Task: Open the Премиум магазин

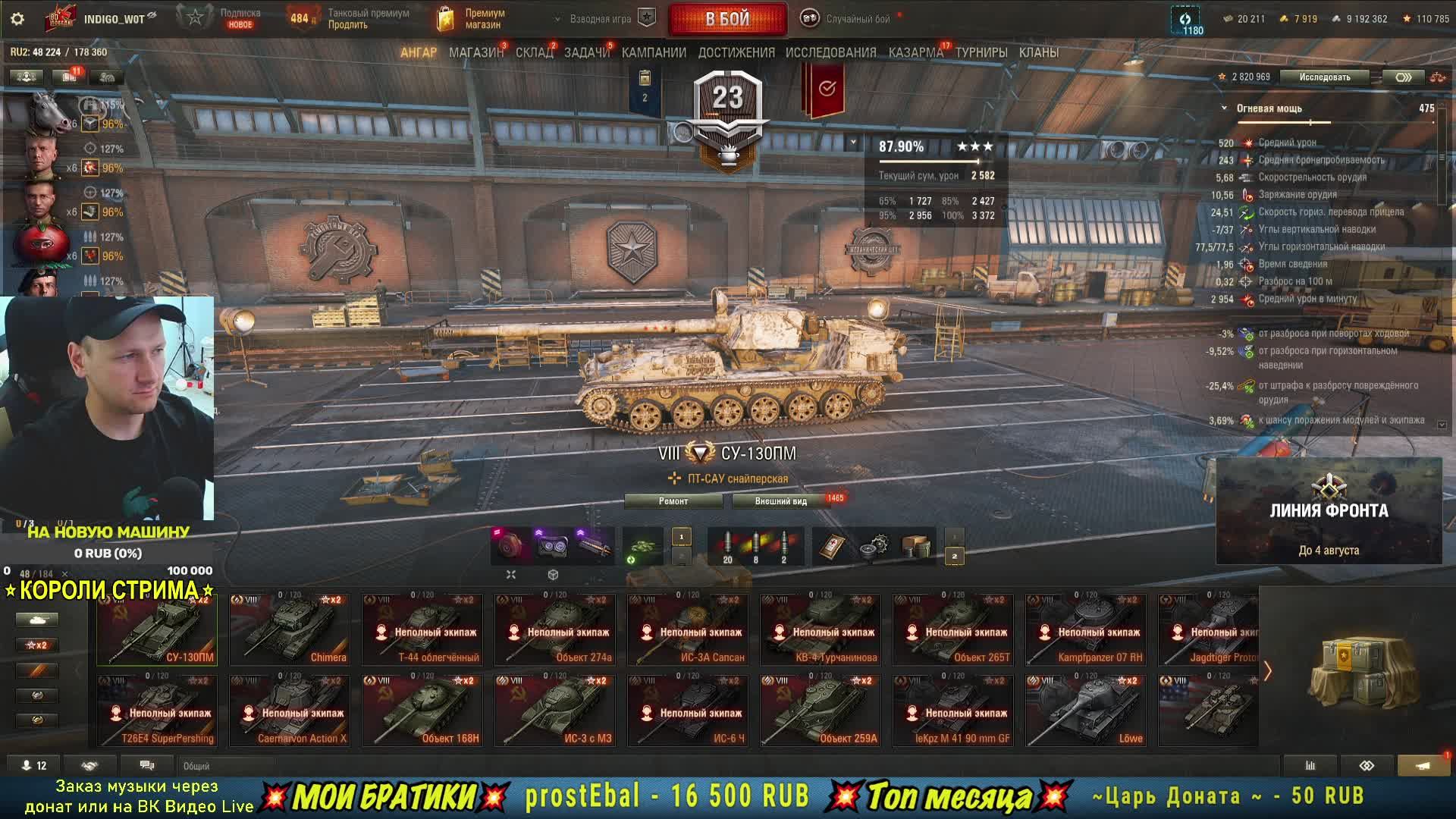Action: 472,19
